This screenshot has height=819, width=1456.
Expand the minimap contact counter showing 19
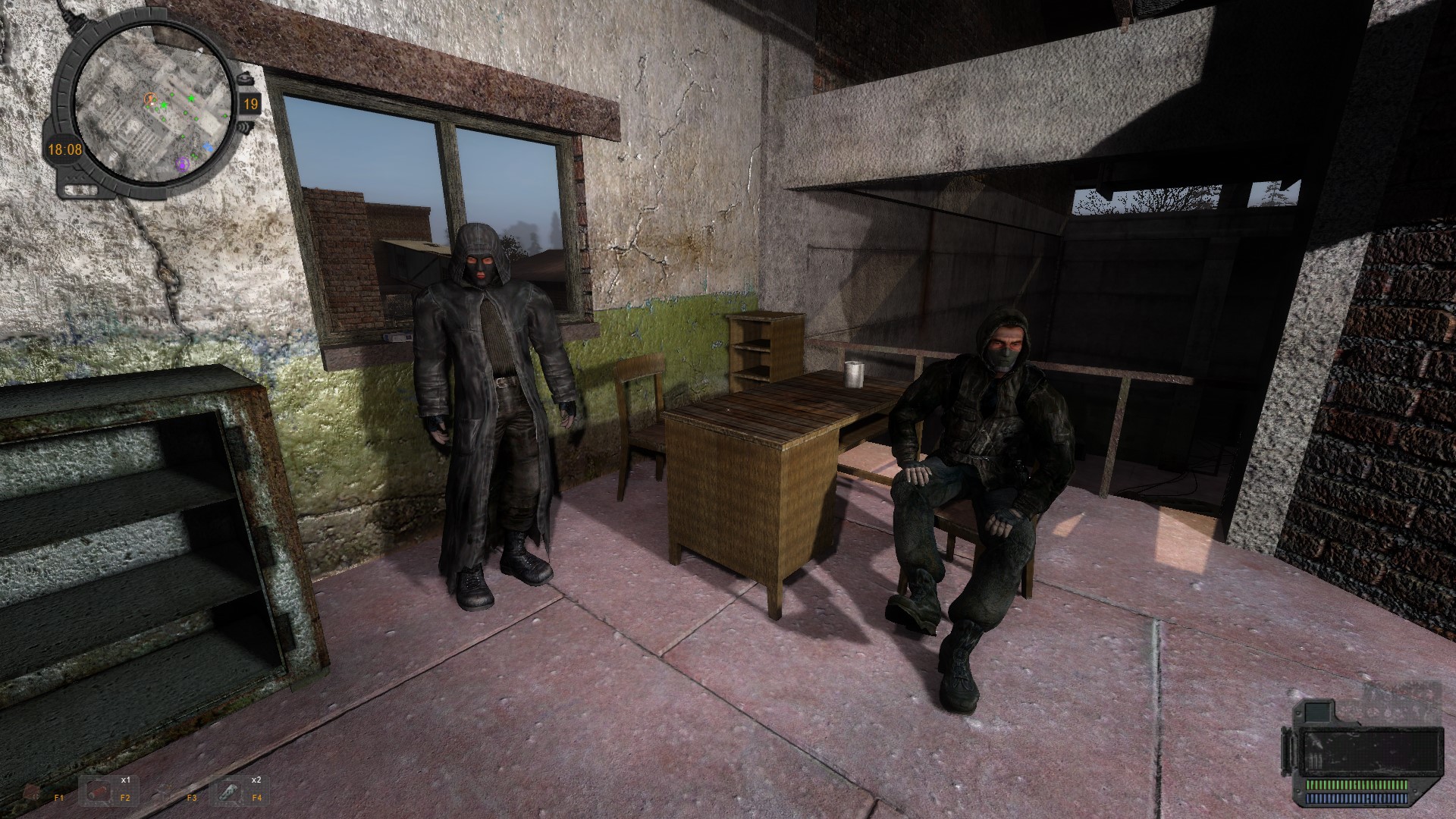[x=252, y=104]
